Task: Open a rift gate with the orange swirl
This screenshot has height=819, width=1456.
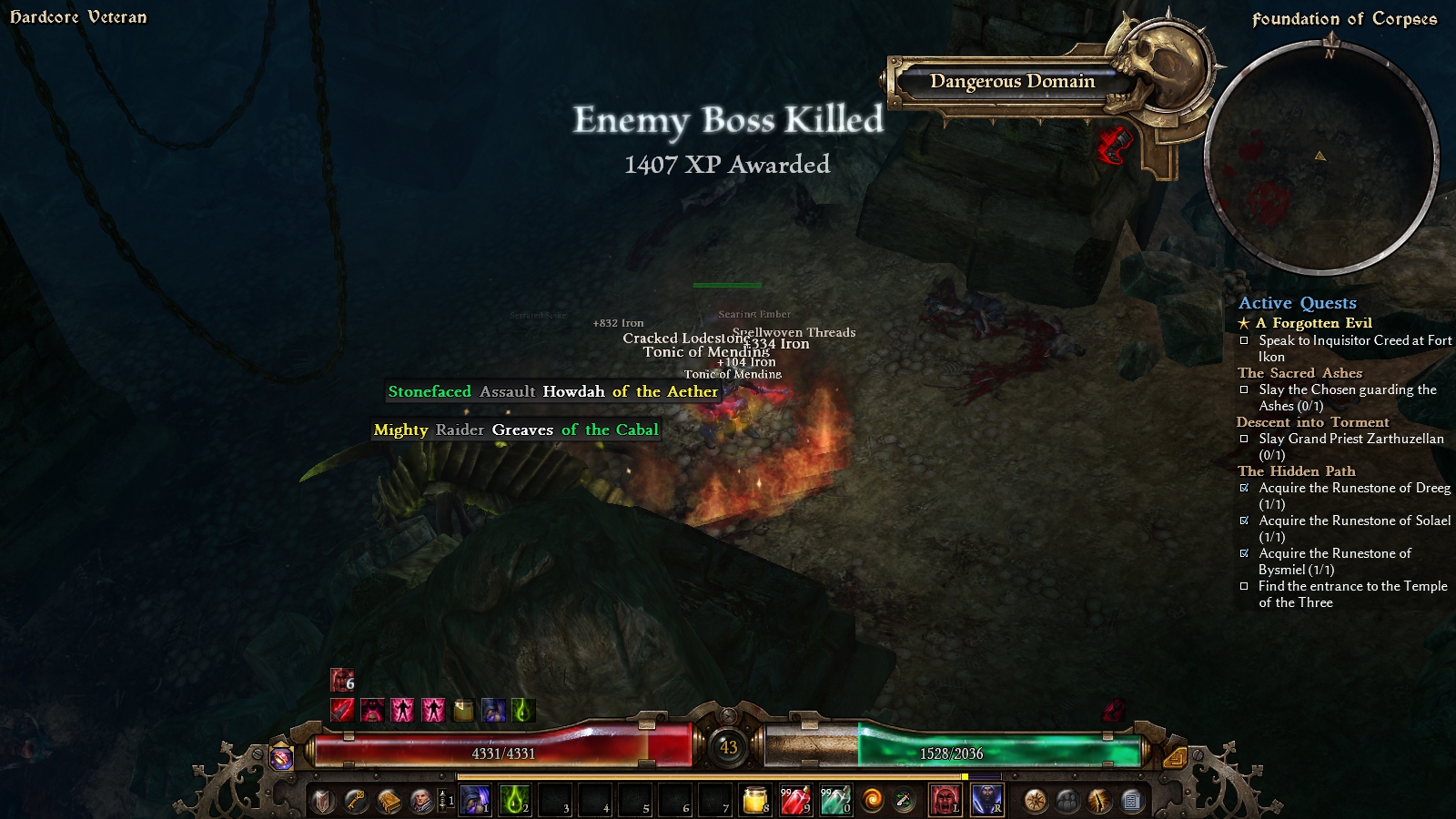Action: [x=873, y=801]
